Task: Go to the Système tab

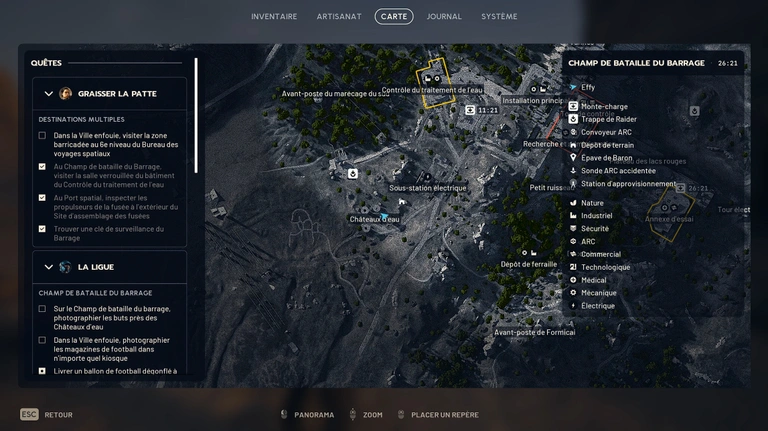Action: click(499, 17)
